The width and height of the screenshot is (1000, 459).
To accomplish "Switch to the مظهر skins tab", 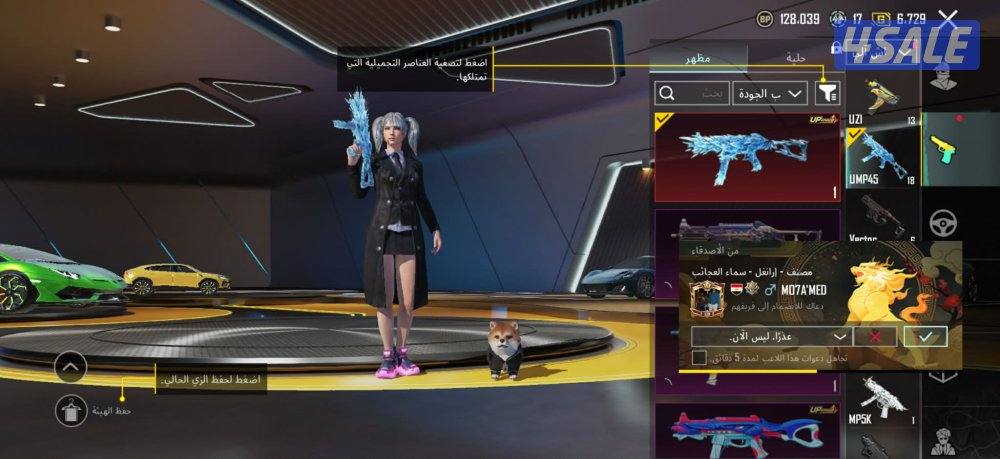I will (x=697, y=58).
